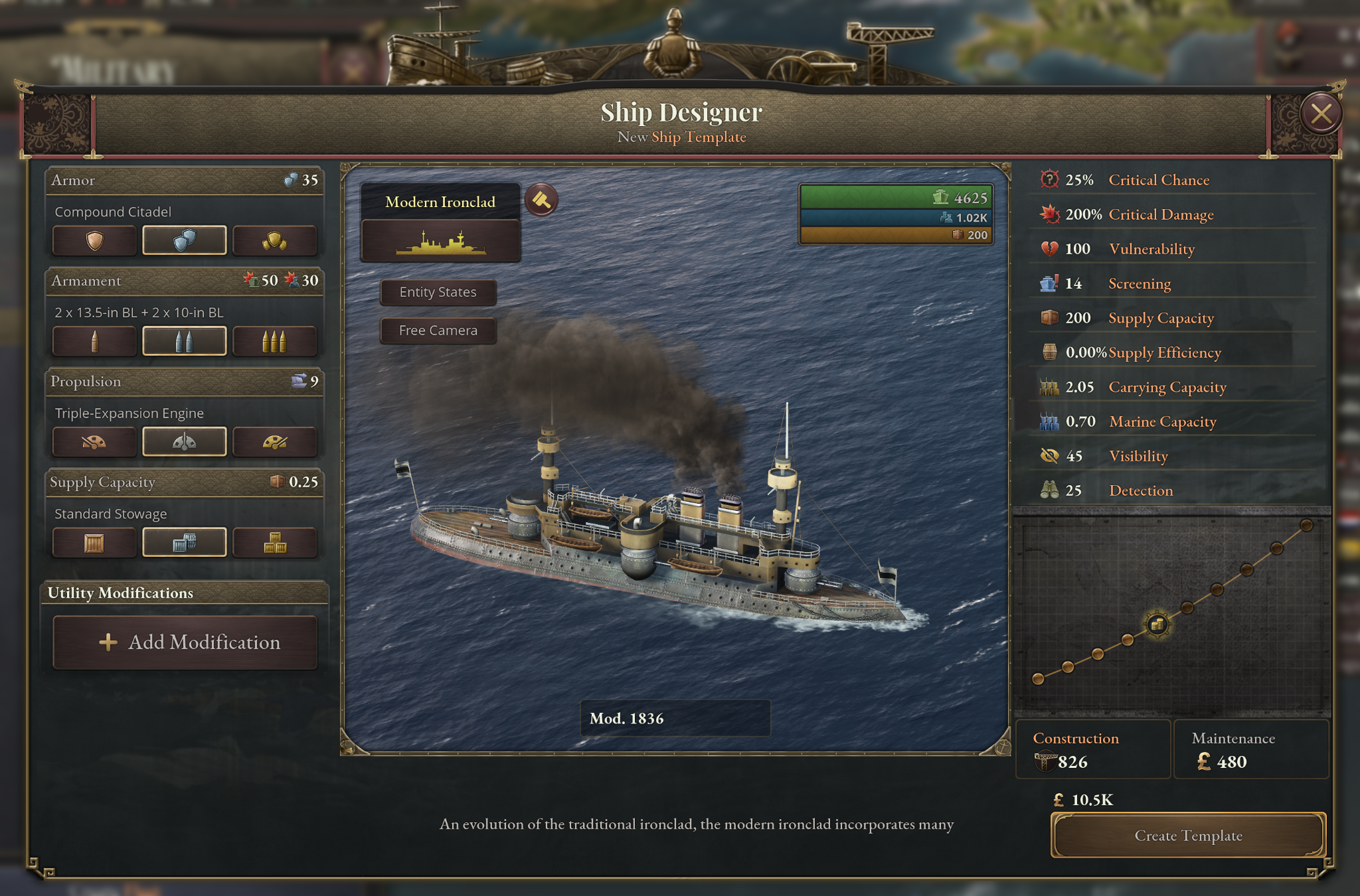Screen dimensions: 1360x896
Task: Enable the Free Camera view
Action: 438,331
